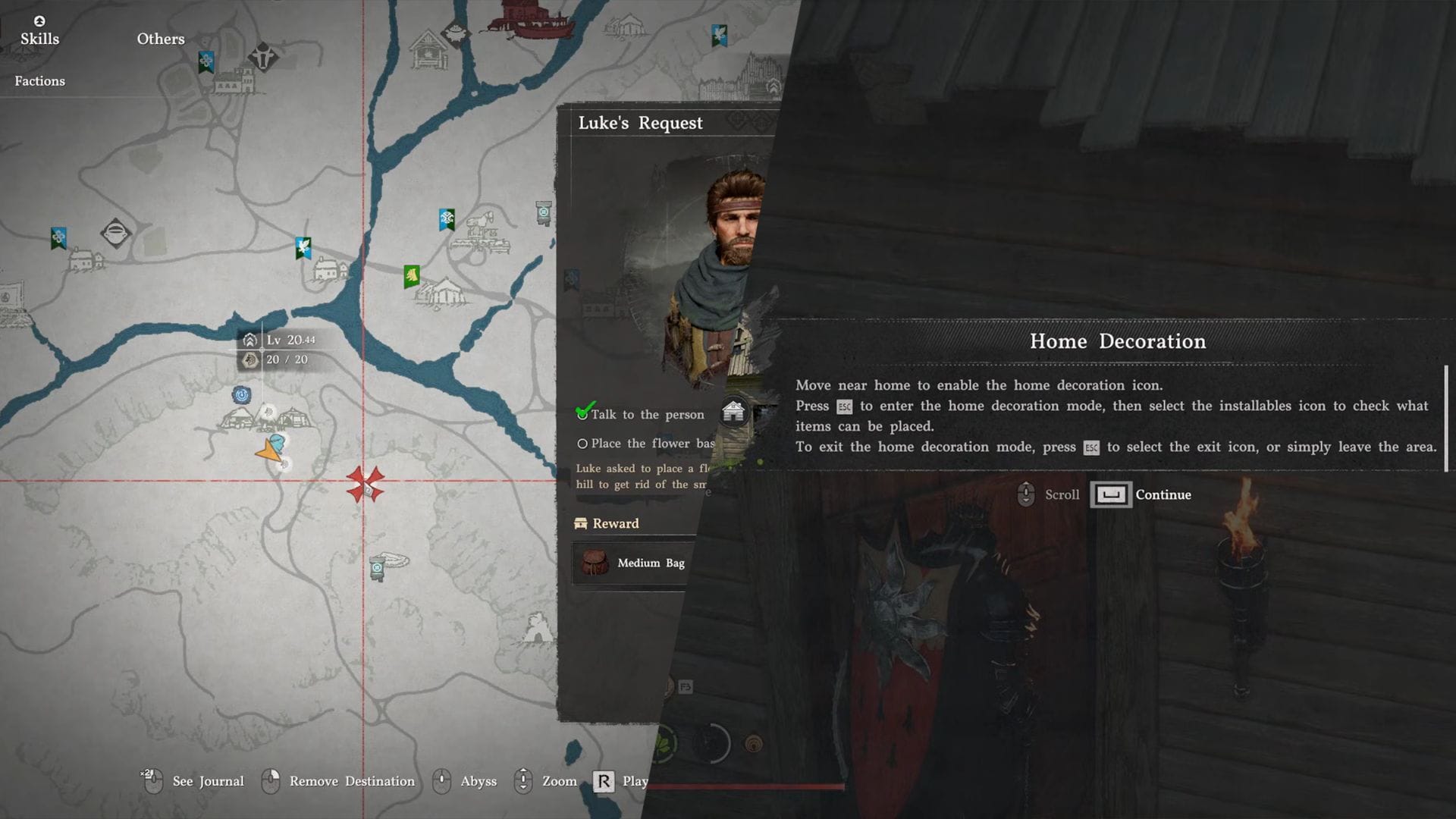The width and height of the screenshot is (1456, 819).
Task: Click the red destination marker on the map
Action: [x=366, y=484]
